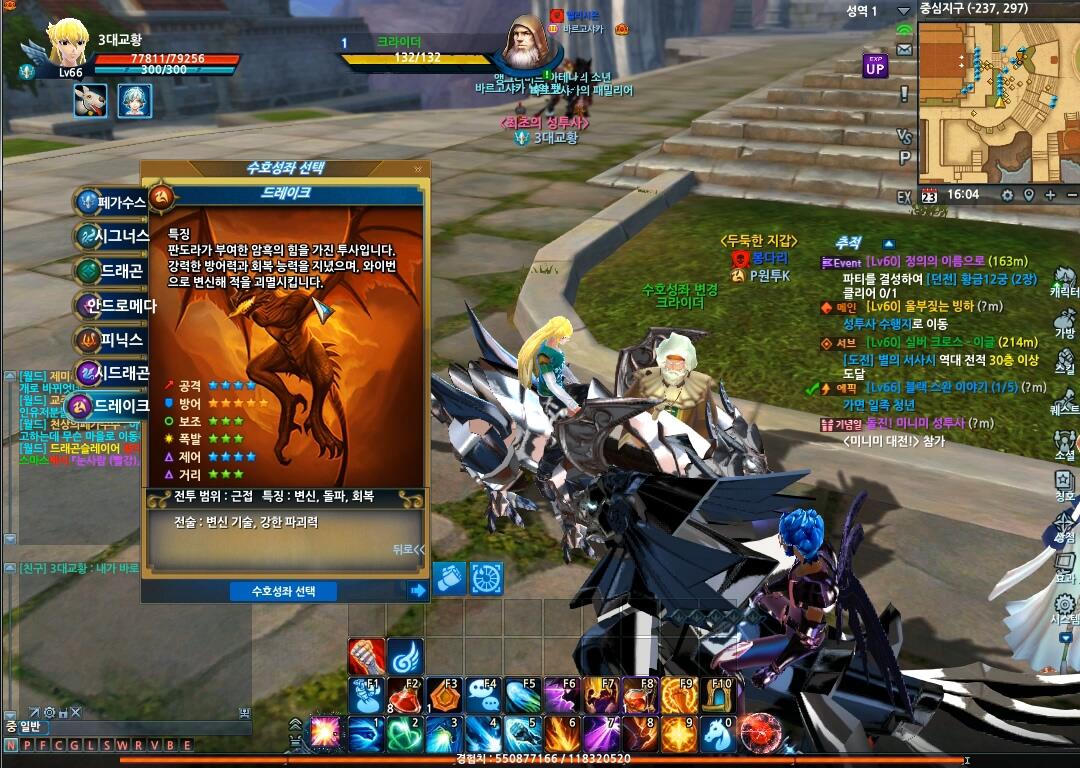Click the blue arrow next to selection button
Image resolution: width=1080 pixels, height=768 pixels.
pos(418,591)
